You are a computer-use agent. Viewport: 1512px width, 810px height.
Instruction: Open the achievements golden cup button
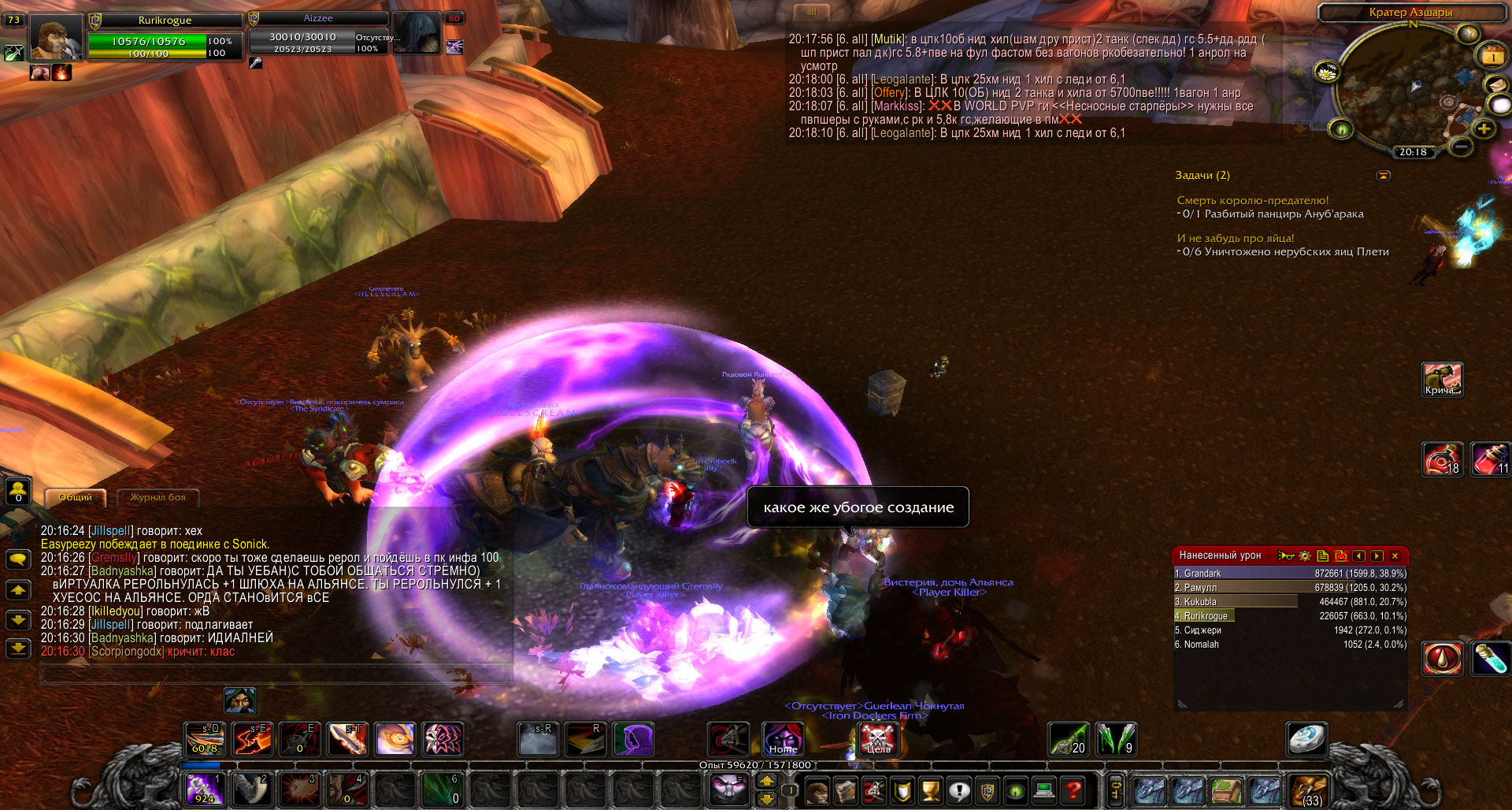point(931,790)
